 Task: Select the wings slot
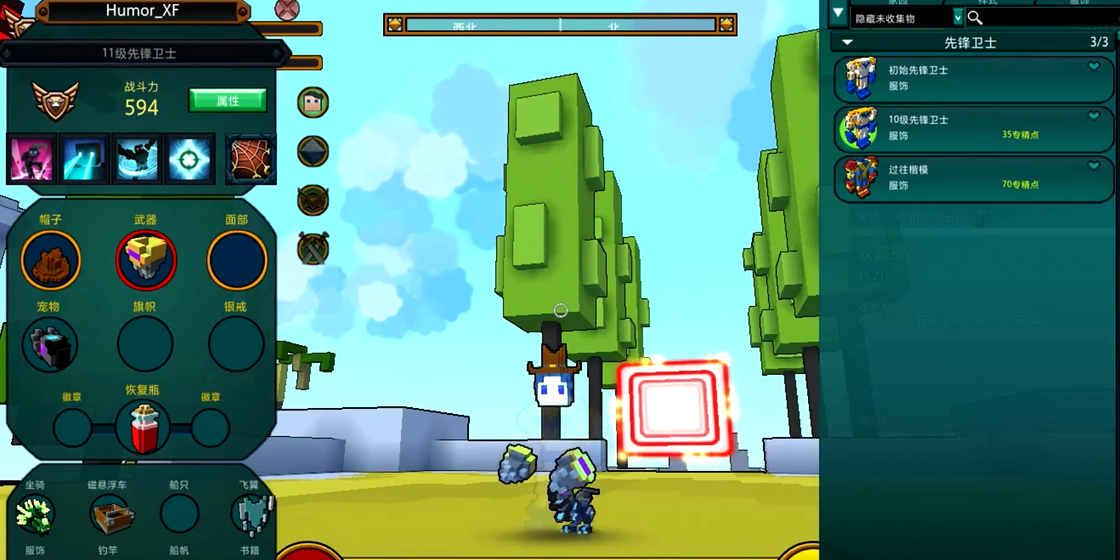(x=252, y=515)
